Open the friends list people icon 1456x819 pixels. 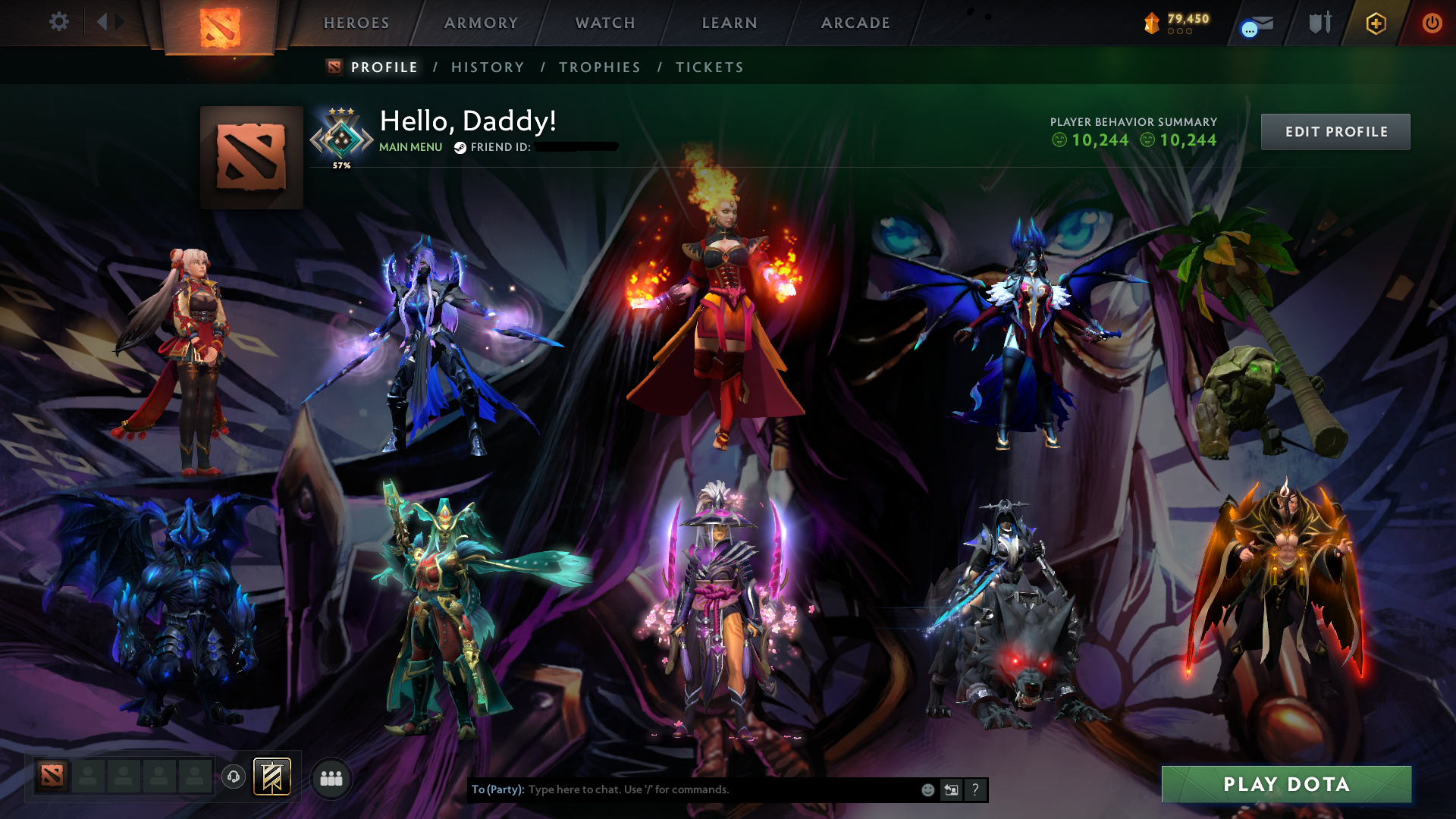click(x=331, y=777)
